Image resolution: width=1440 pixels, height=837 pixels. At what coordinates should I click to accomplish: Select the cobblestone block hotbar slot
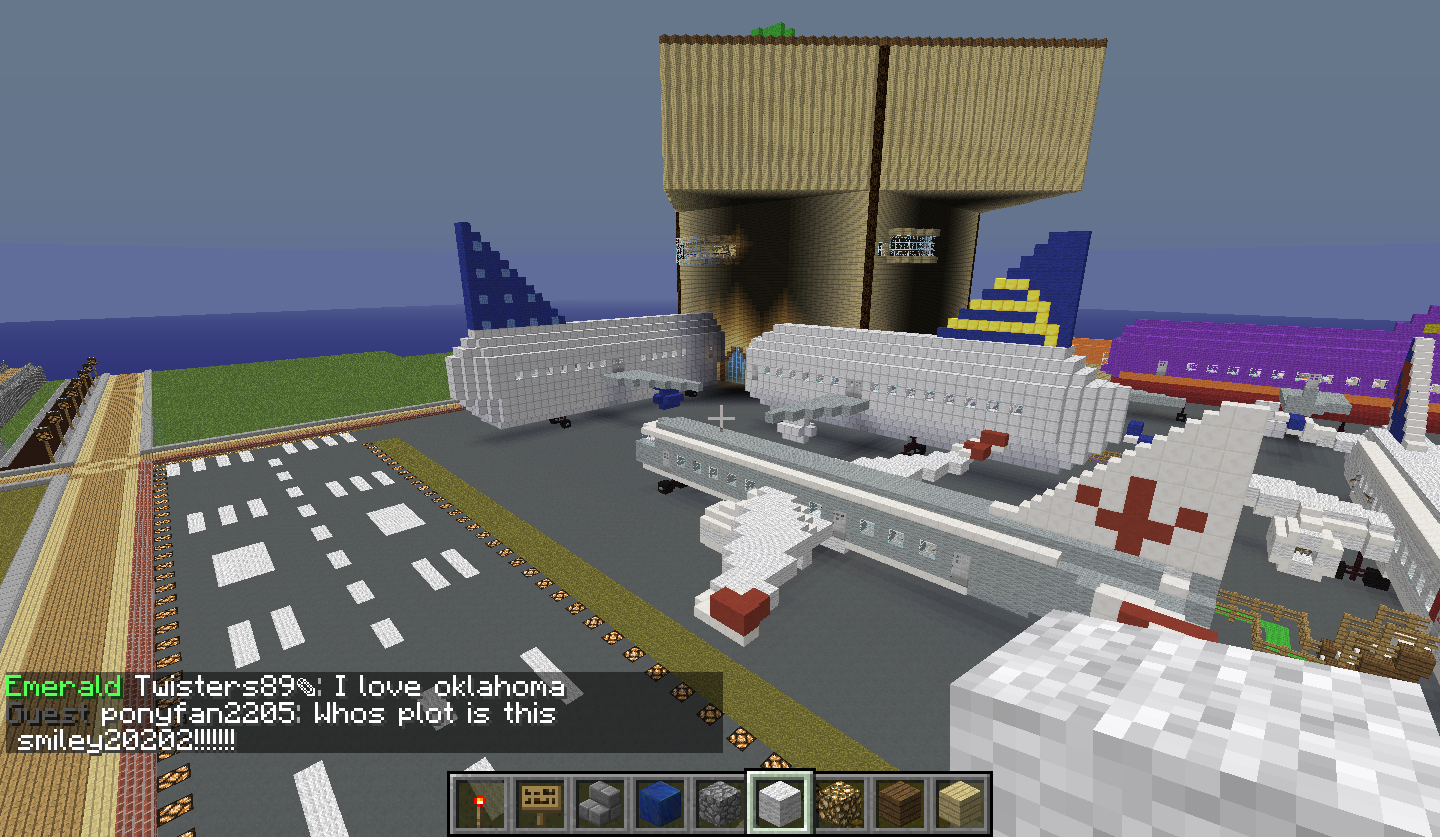point(719,802)
